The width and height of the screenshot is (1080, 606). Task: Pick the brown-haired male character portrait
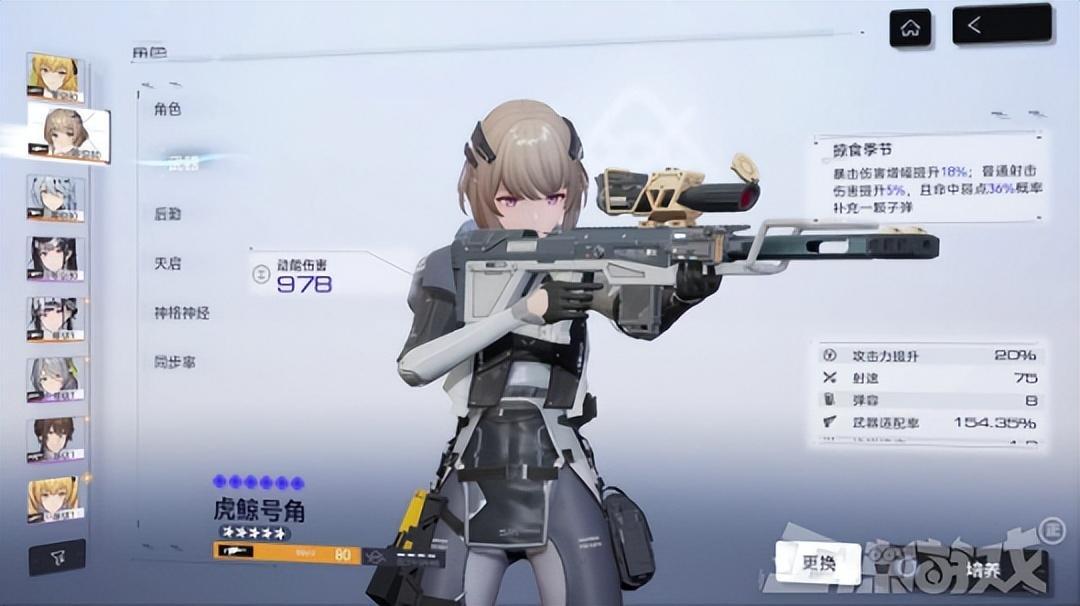[56, 439]
